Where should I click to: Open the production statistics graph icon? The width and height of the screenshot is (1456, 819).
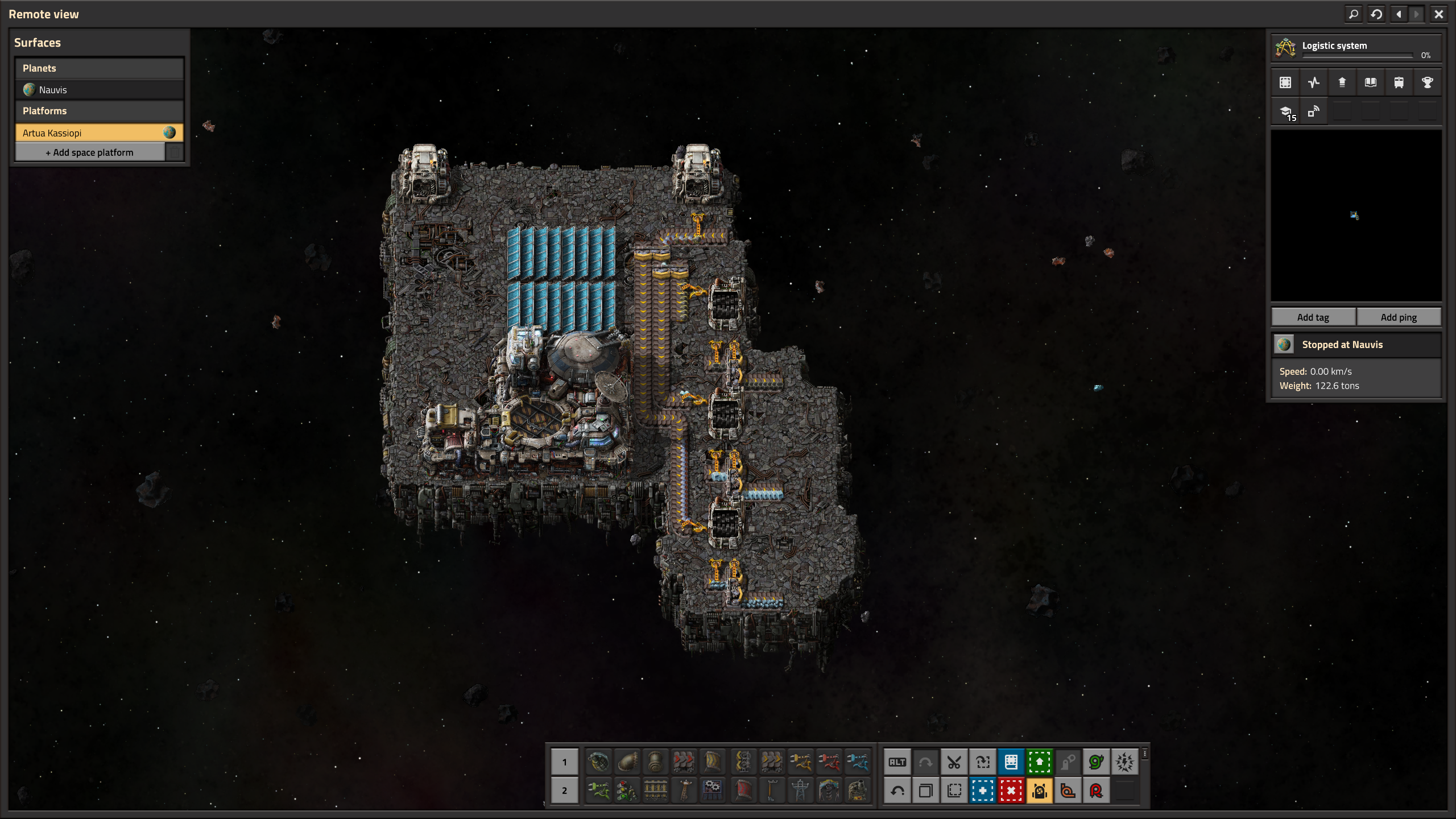click(x=1313, y=82)
